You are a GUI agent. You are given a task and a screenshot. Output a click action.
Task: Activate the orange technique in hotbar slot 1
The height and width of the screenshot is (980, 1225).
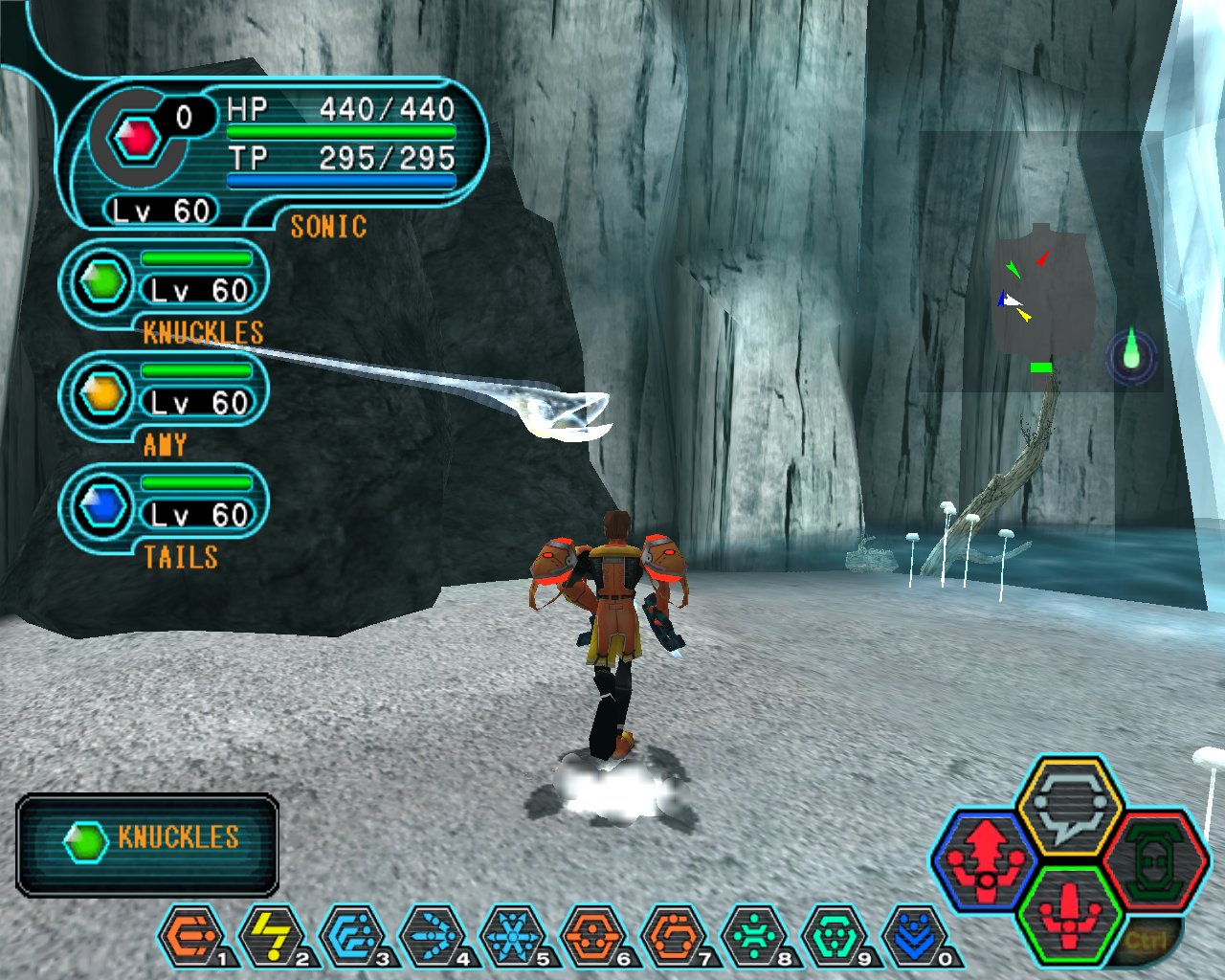[x=191, y=937]
